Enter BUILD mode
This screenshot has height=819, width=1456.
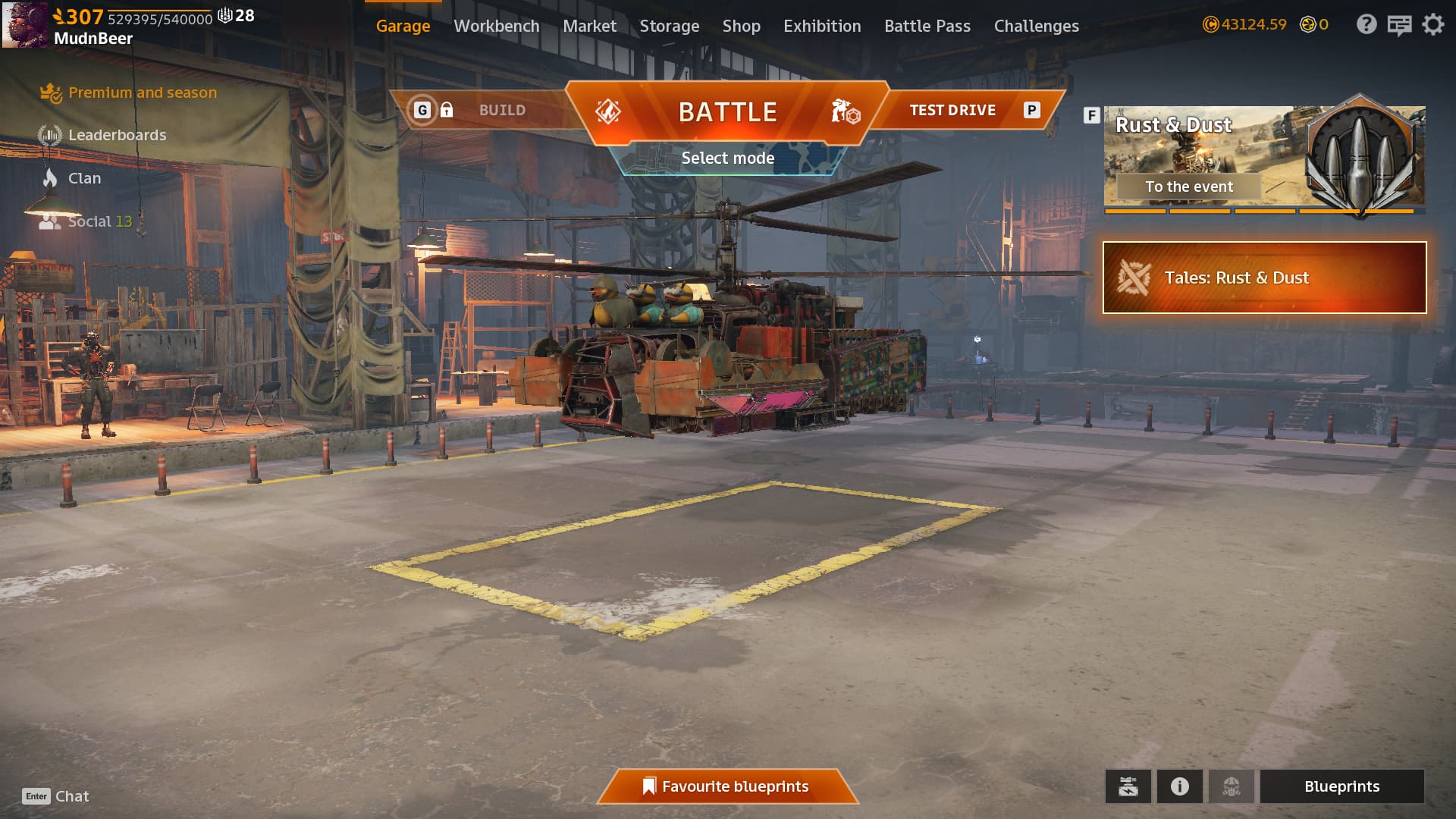501,111
